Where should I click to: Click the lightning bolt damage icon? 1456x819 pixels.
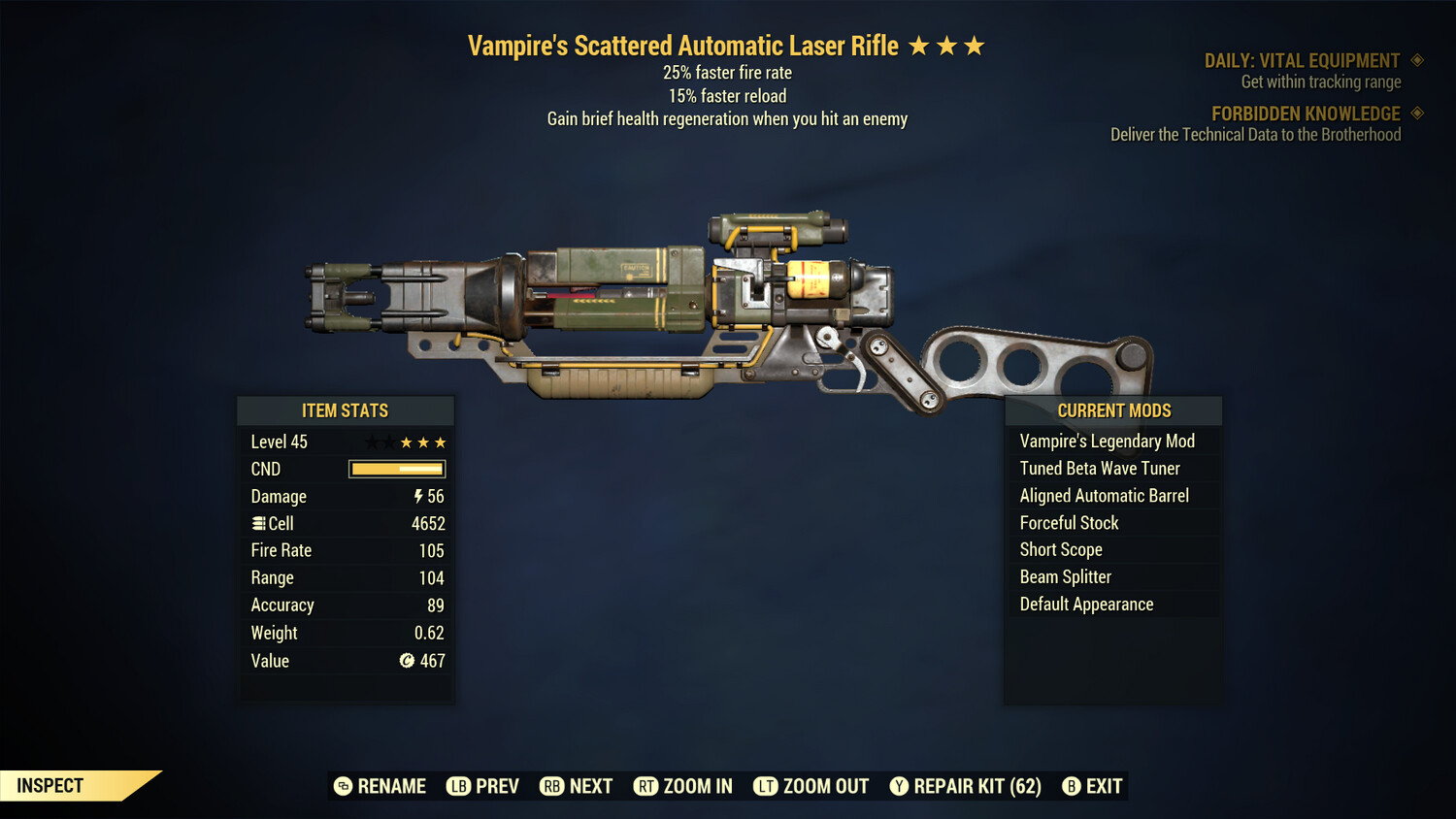417,496
